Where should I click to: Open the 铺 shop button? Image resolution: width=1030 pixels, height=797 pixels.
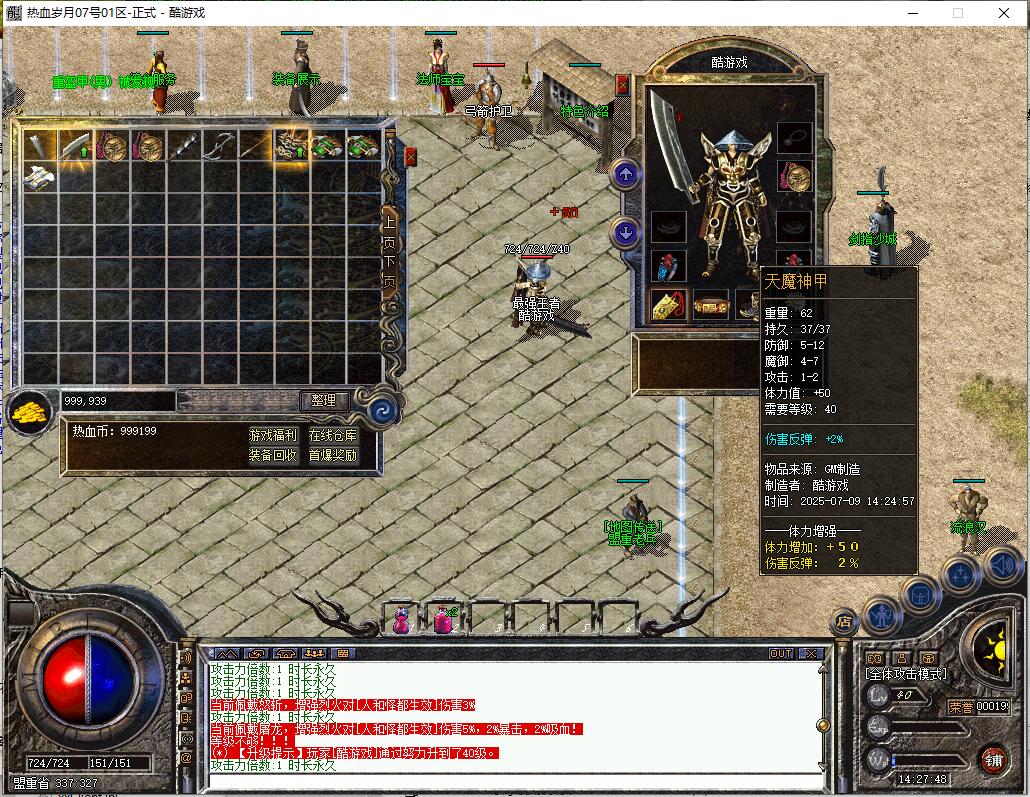(x=993, y=757)
